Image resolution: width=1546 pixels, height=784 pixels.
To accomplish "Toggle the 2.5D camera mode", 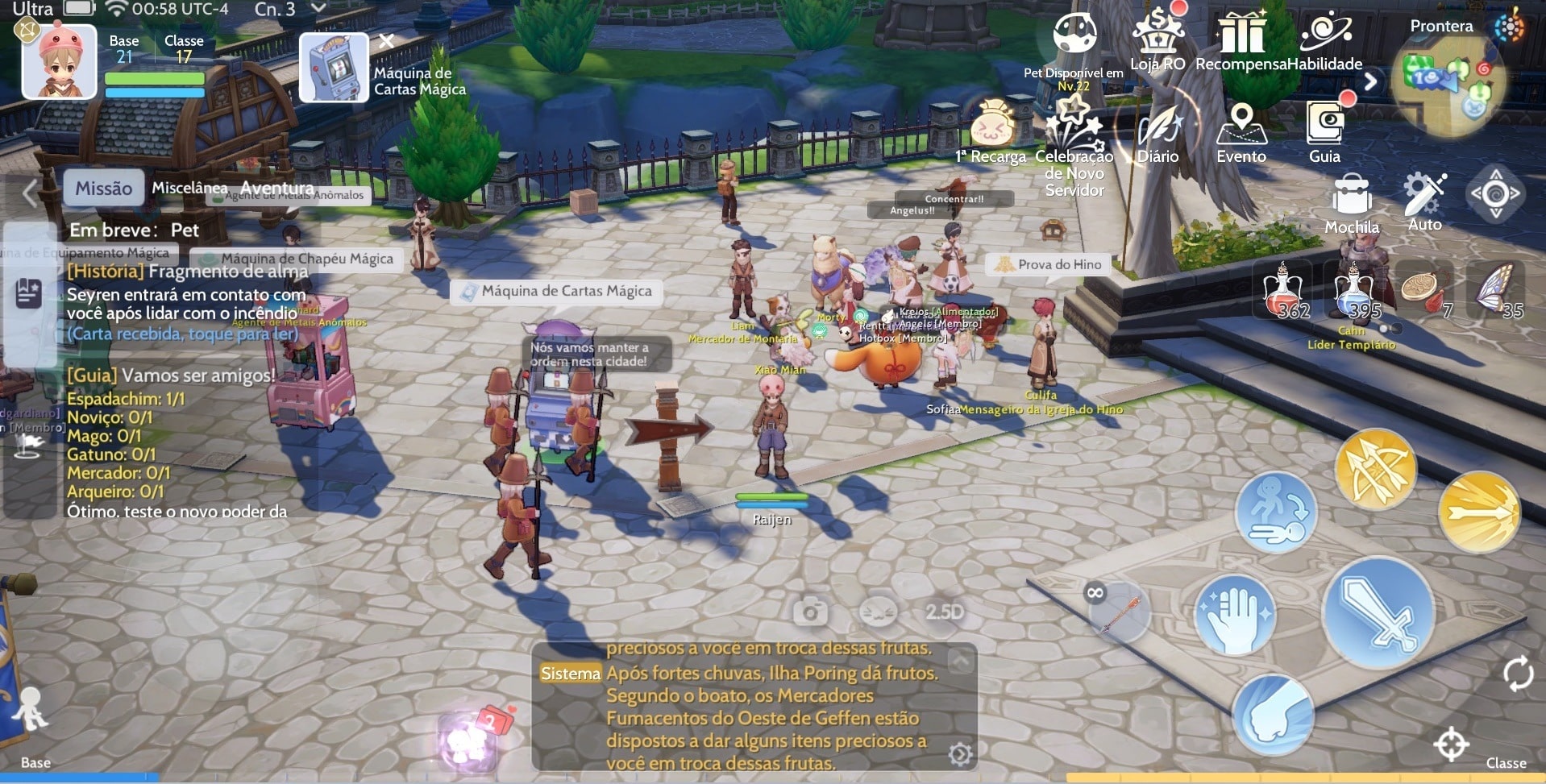I will point(943,612).
